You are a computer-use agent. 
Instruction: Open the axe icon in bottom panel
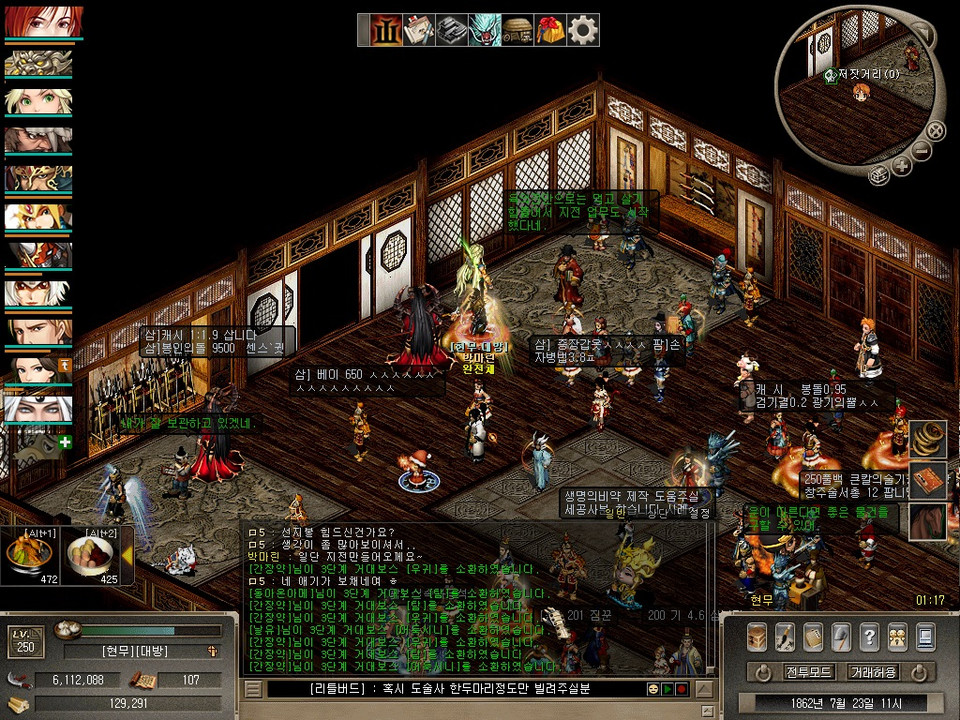click(841, 636)
